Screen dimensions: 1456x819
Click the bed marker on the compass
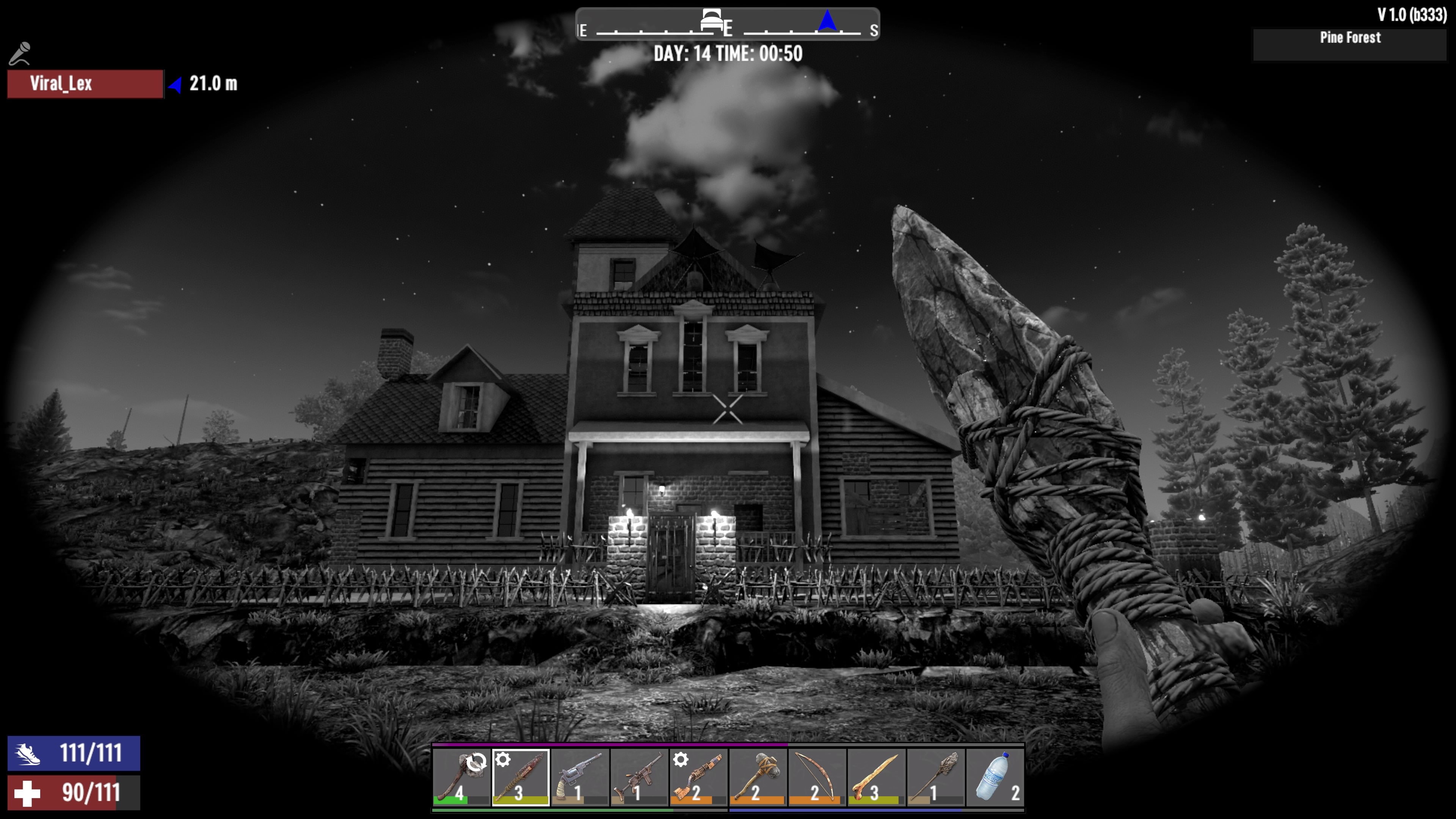coord(712,21)
